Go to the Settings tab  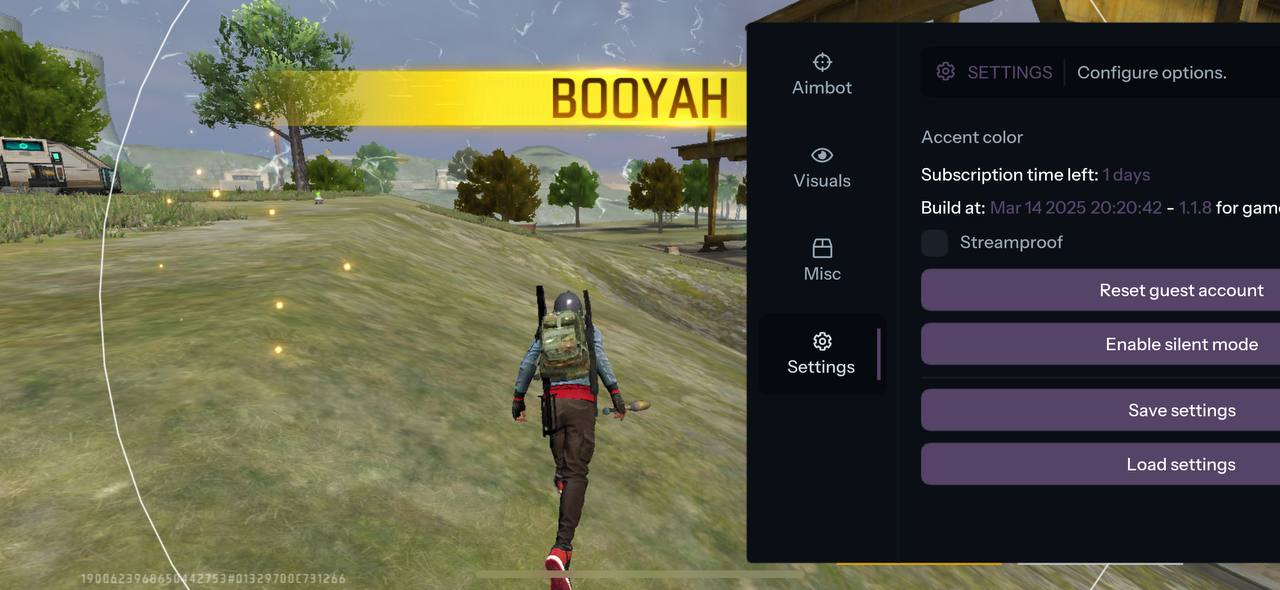coord(821,354)
